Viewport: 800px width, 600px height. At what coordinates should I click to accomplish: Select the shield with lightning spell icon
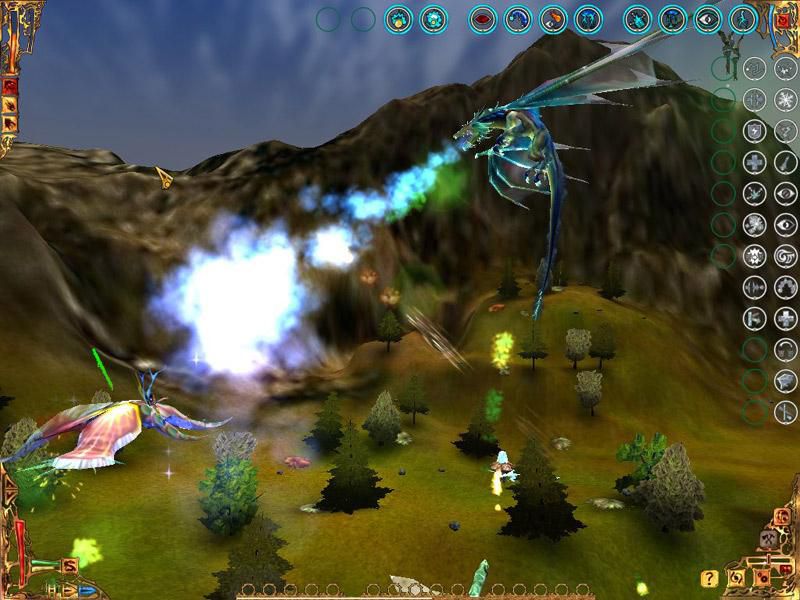click(755, 130)
